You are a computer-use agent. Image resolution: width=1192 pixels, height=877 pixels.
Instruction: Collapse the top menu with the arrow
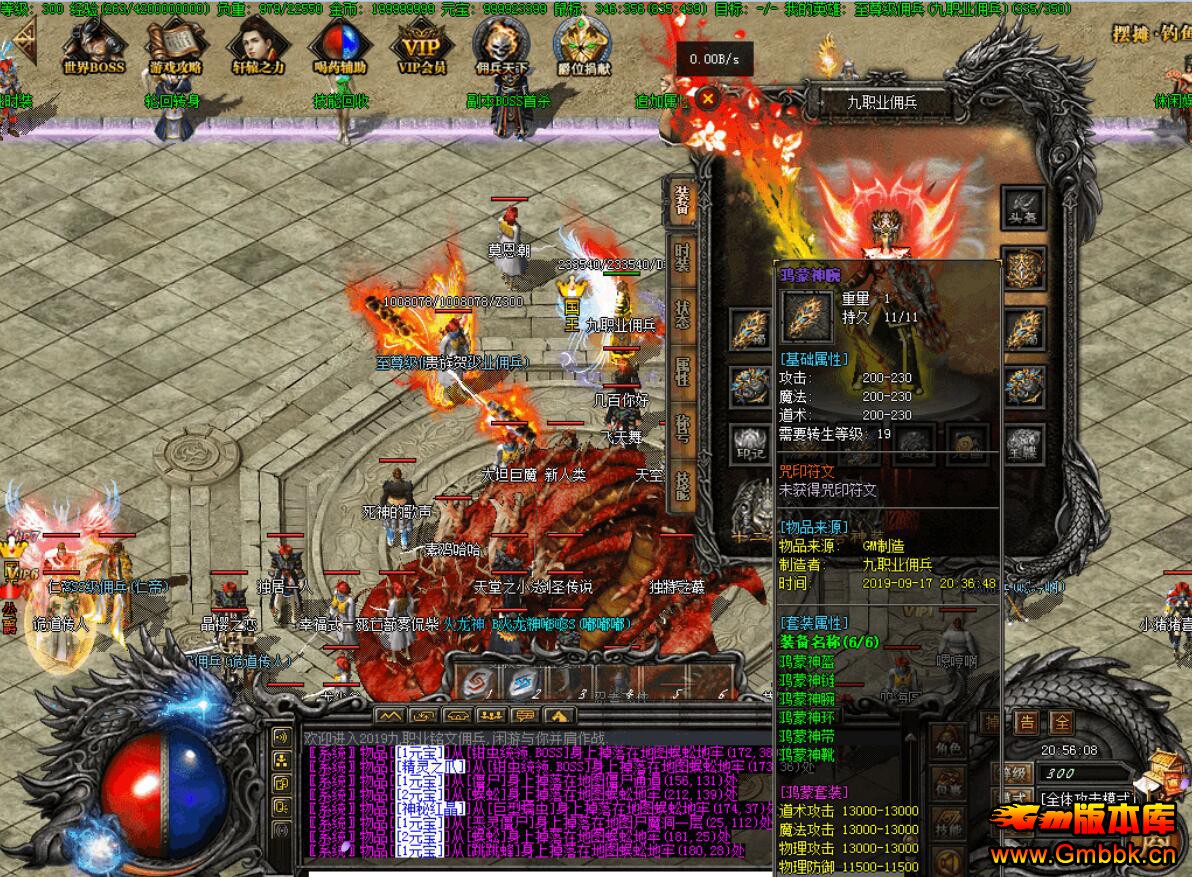coord(22,42)
